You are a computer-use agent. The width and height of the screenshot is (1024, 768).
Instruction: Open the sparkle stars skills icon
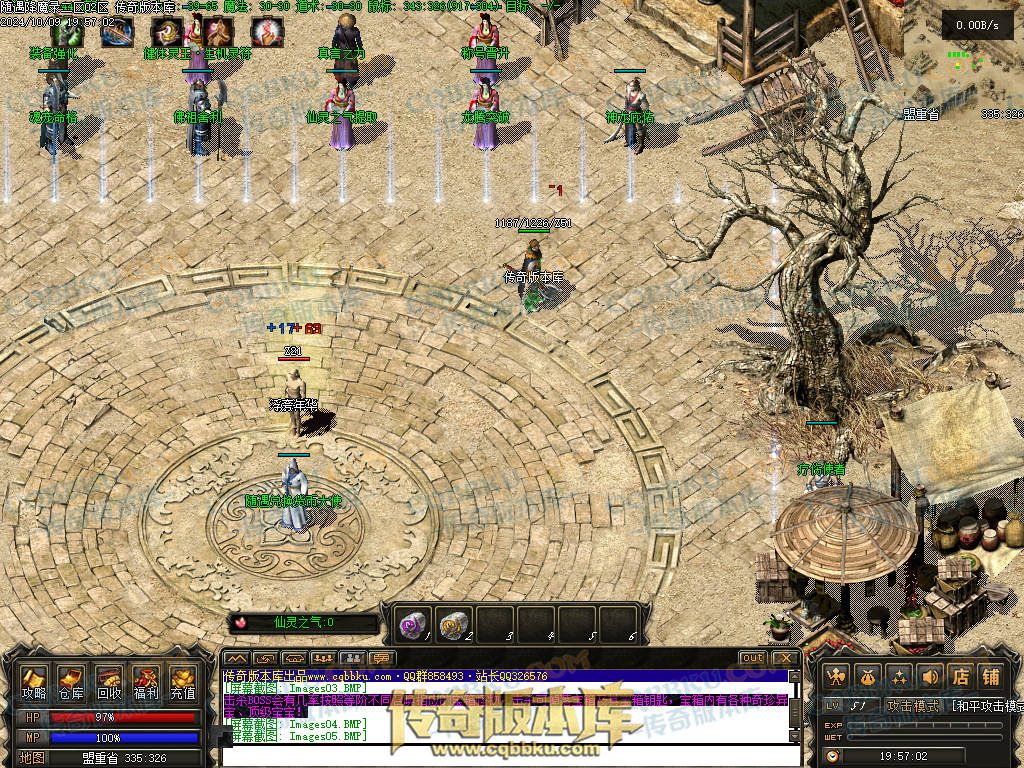(899, 677)
